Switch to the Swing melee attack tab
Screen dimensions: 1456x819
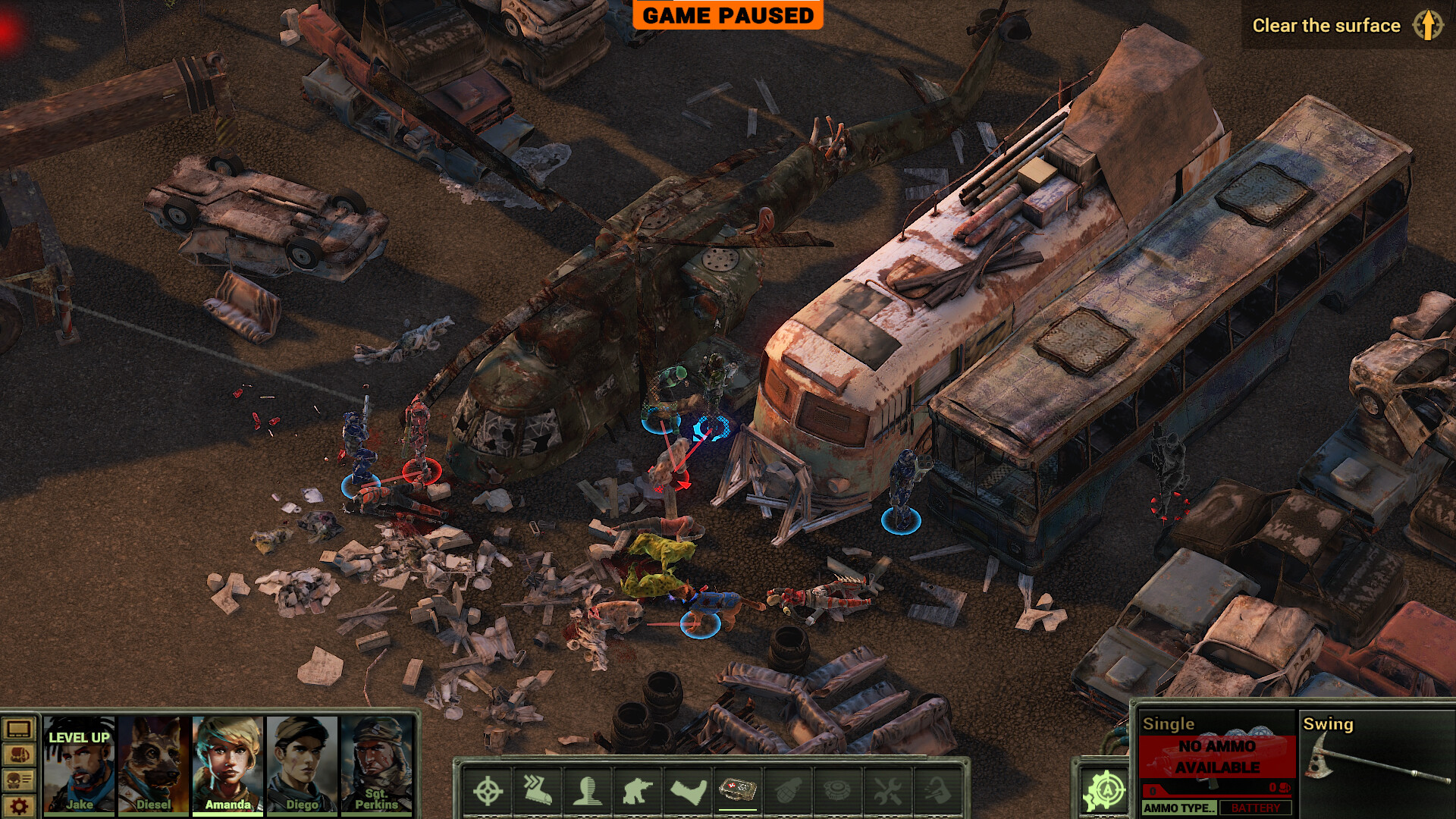(1329, 724)
